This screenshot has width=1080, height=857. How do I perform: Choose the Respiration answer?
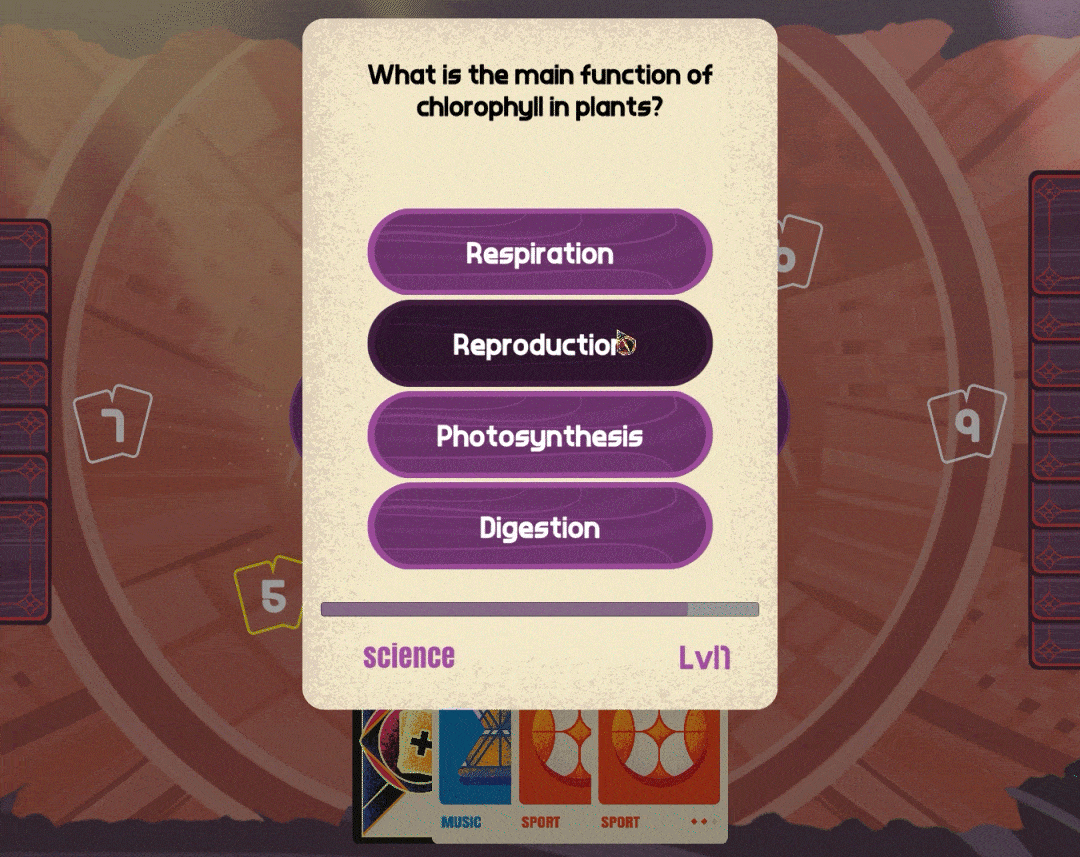(x=539, y=253)
